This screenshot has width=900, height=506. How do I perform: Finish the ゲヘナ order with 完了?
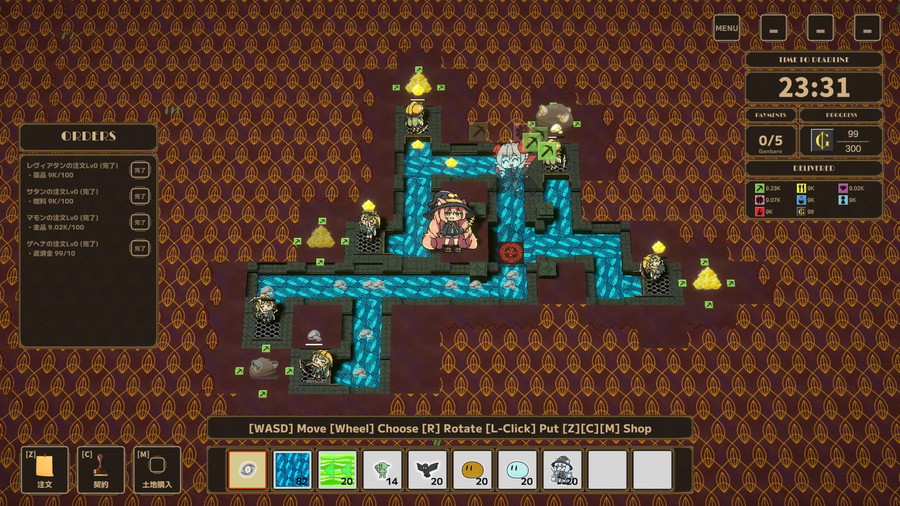[x=140, y=251]
